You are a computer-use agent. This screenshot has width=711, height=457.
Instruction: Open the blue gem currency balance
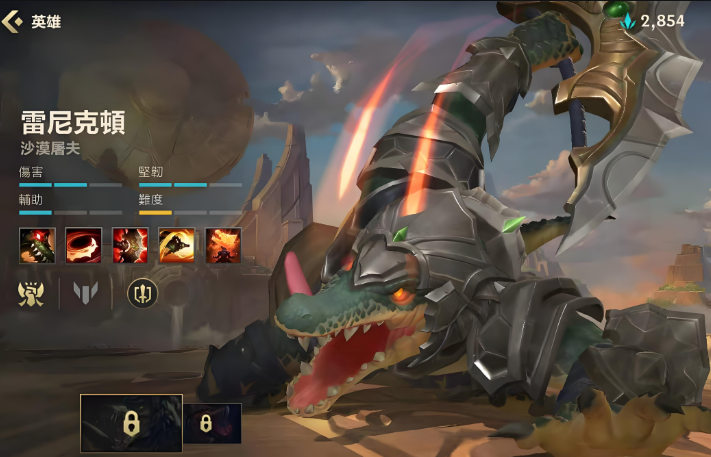point(653,21)
